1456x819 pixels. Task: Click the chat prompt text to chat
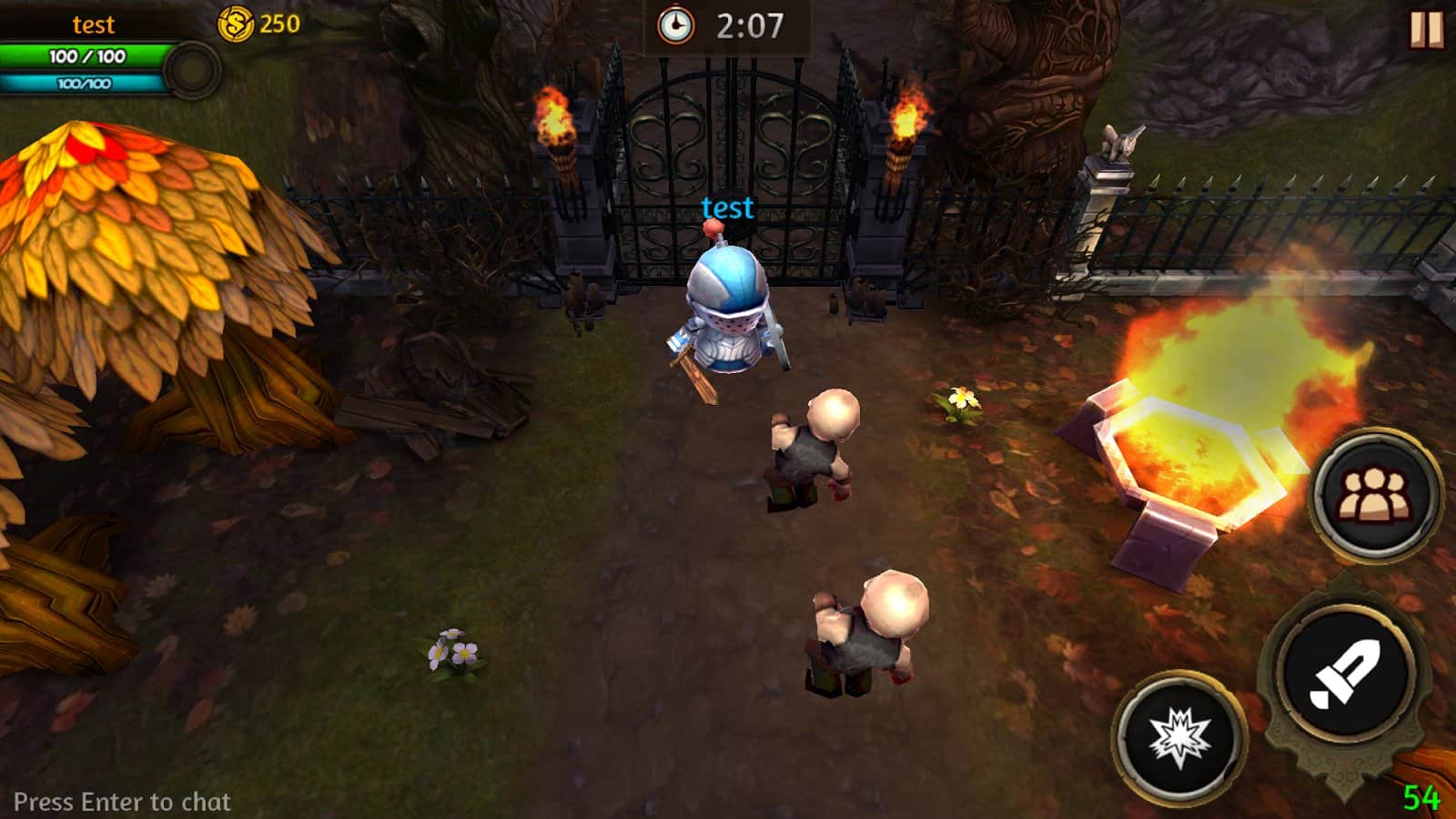point(122,802)
